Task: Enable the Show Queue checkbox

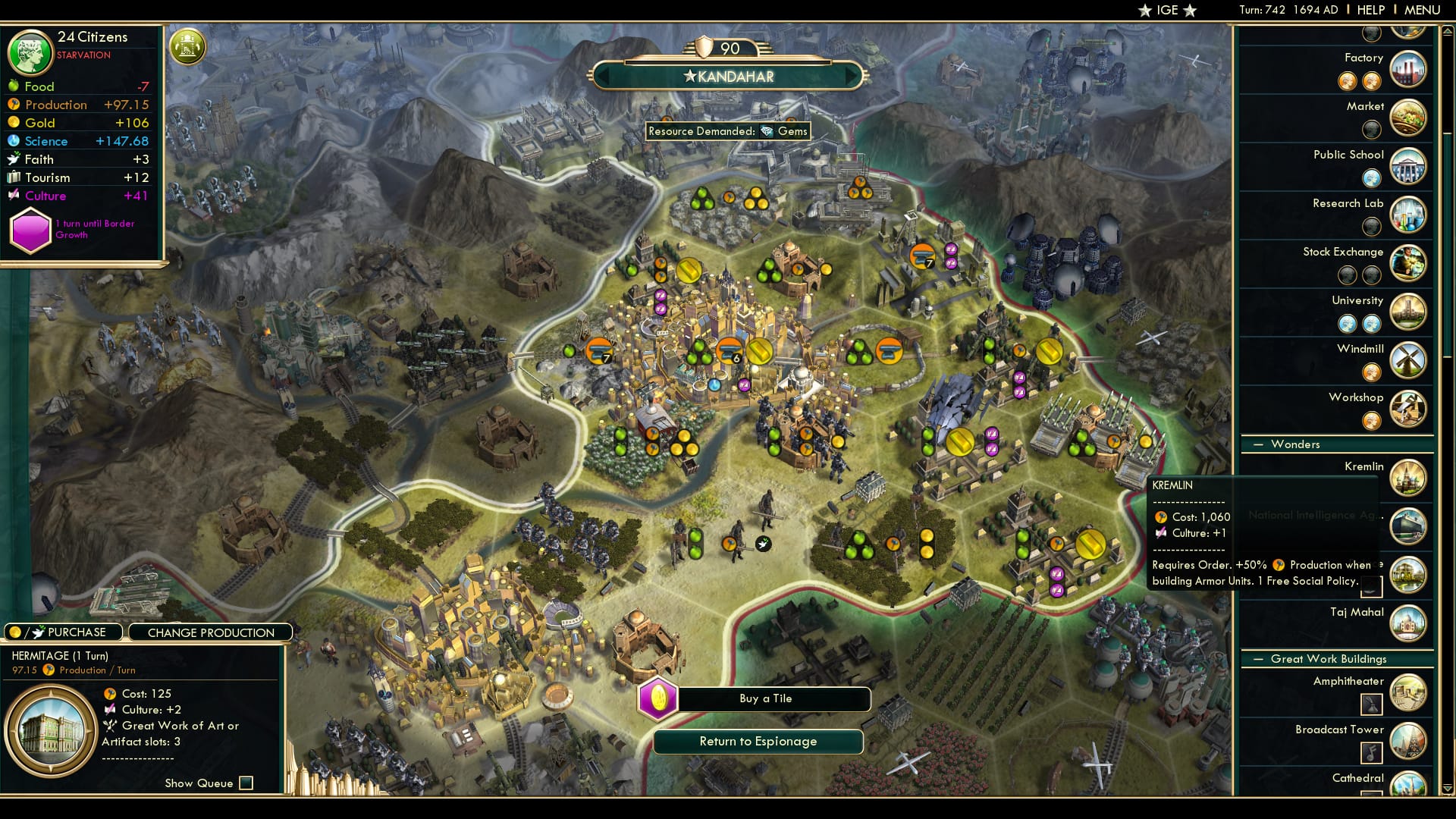Action: 245,783
